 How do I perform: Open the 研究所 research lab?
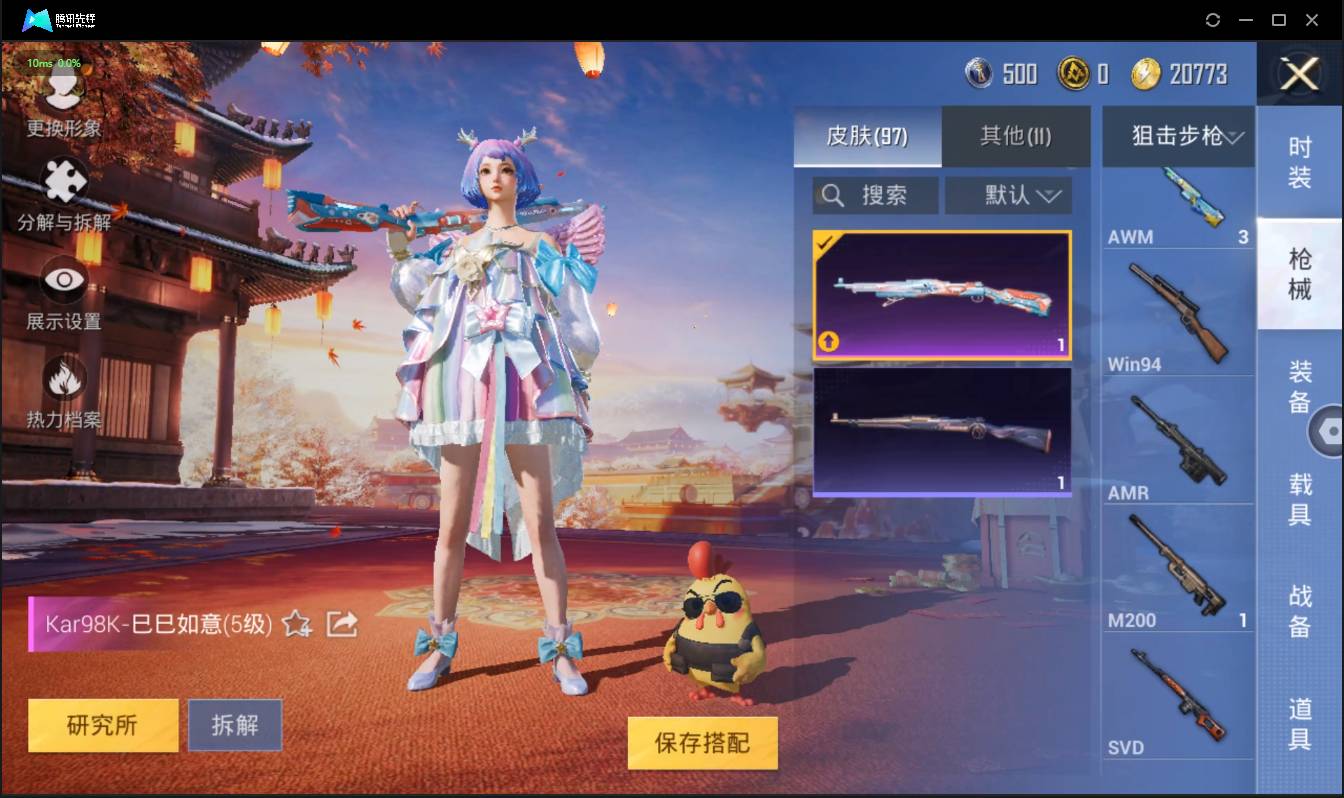pyautogui.click(x=102, y=725)
